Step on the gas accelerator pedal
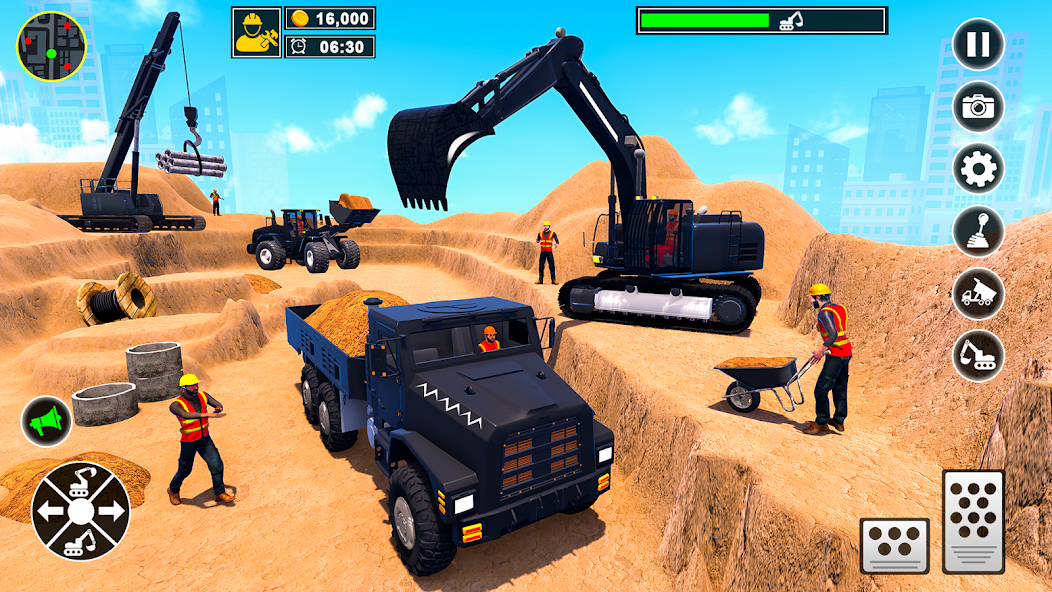Screen dimensions: 1052x592 973,521
